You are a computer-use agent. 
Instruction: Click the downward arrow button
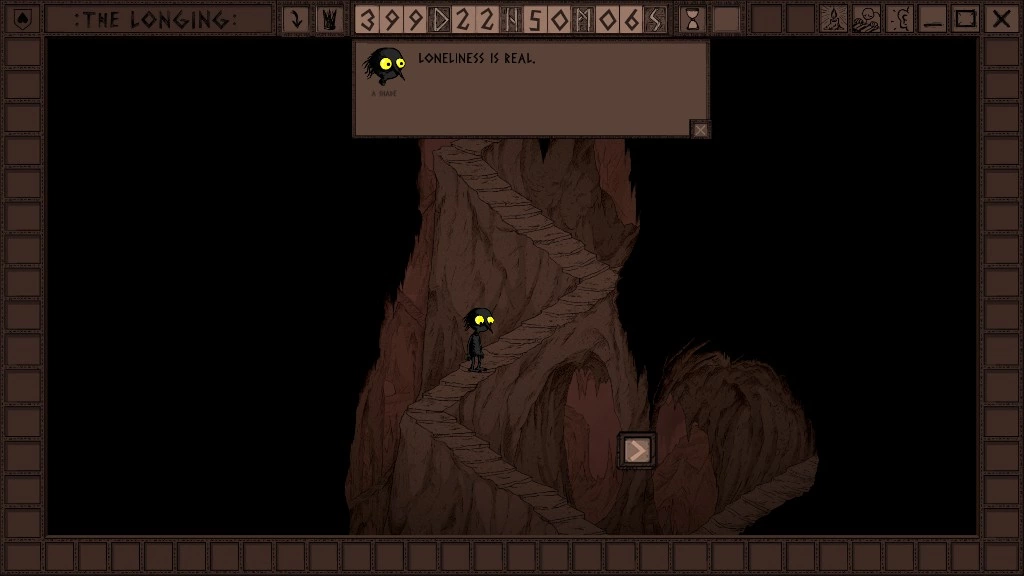(x=296, y=19)
